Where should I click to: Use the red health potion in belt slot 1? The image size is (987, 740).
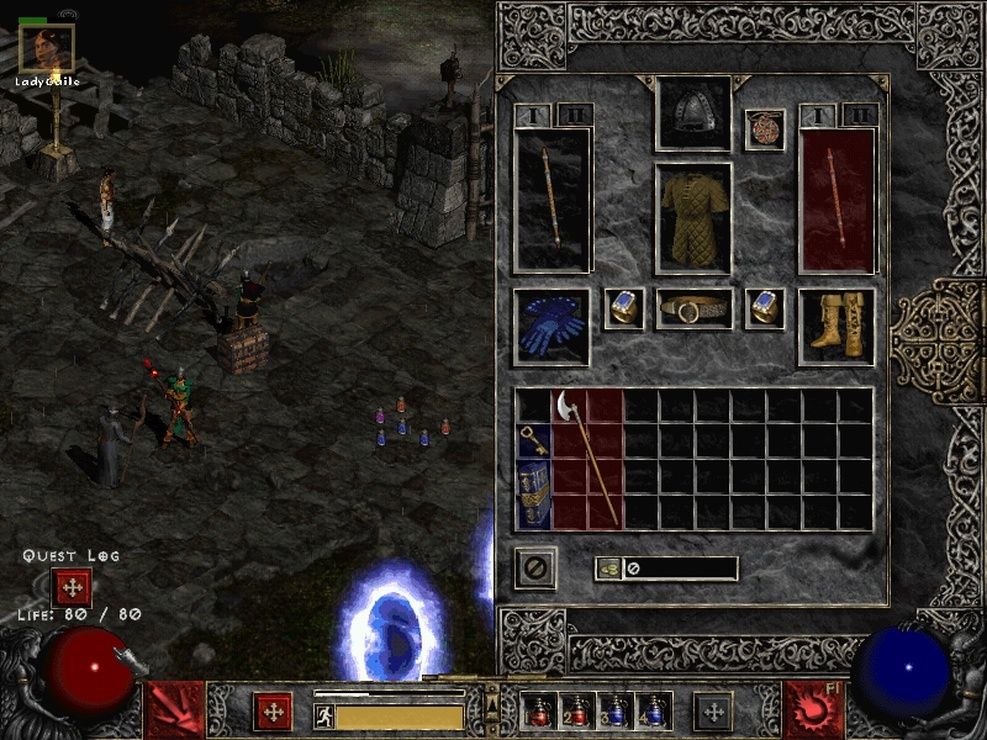pos(541,711)
